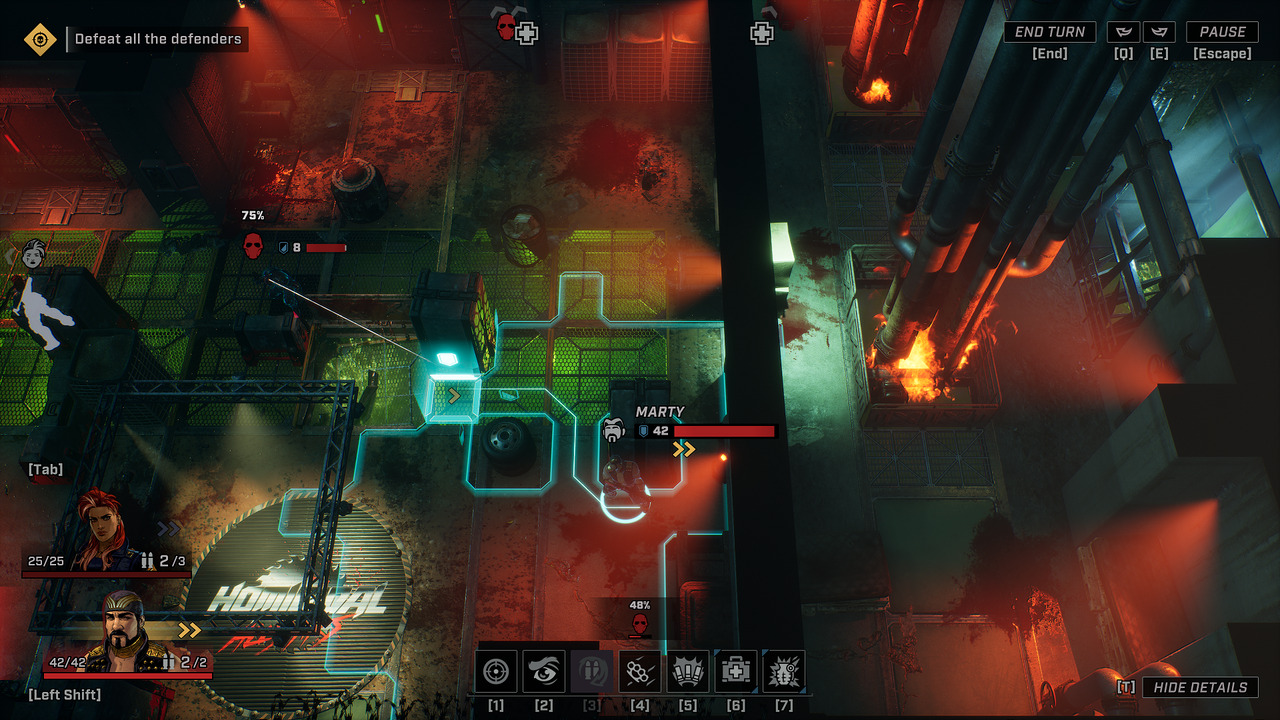
Task: Open the Pause menu
Action: 1222,32
